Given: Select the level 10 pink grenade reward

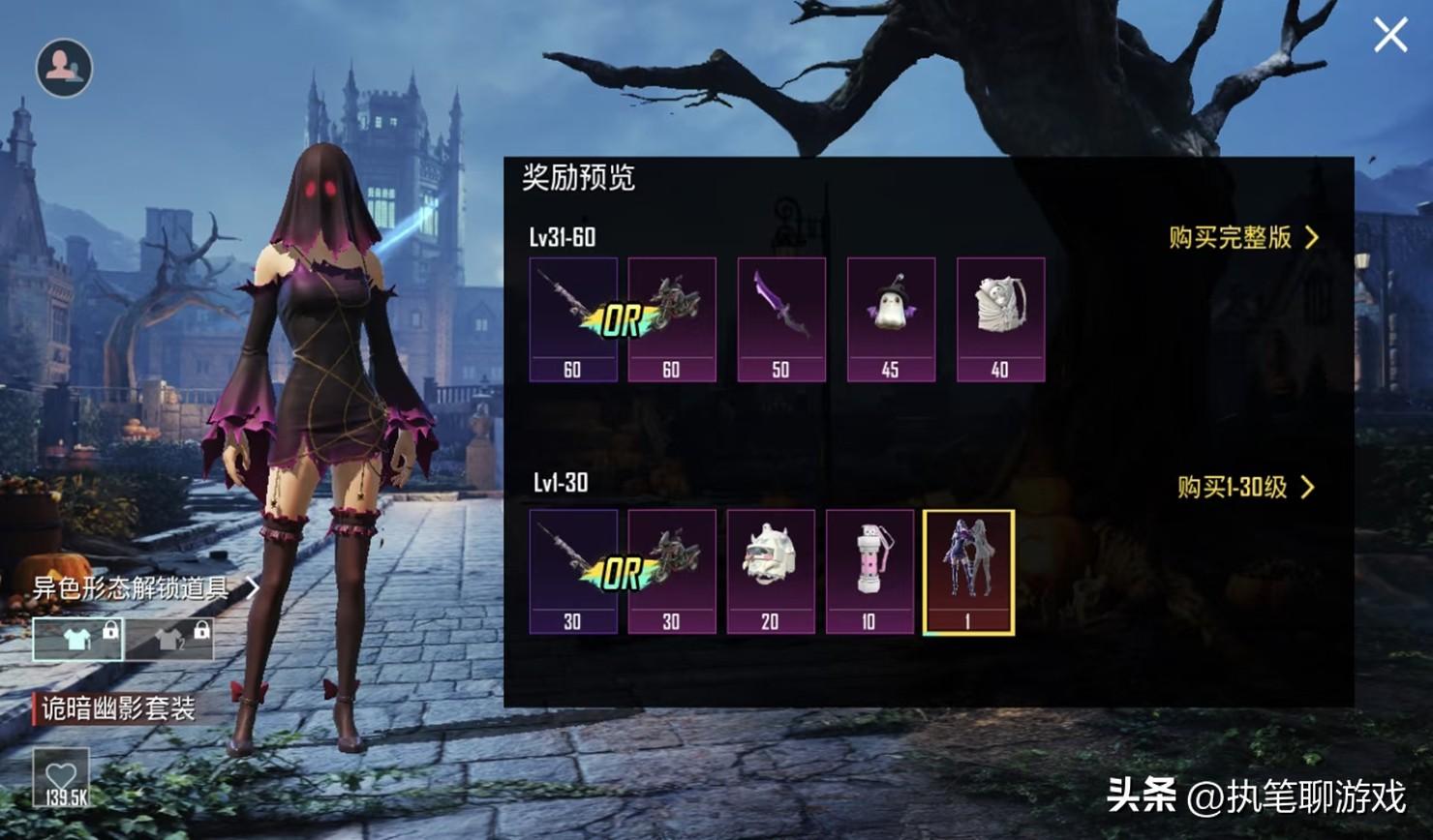Looking at the screenshot, I should pyautogui.click(x=869, y=571).
